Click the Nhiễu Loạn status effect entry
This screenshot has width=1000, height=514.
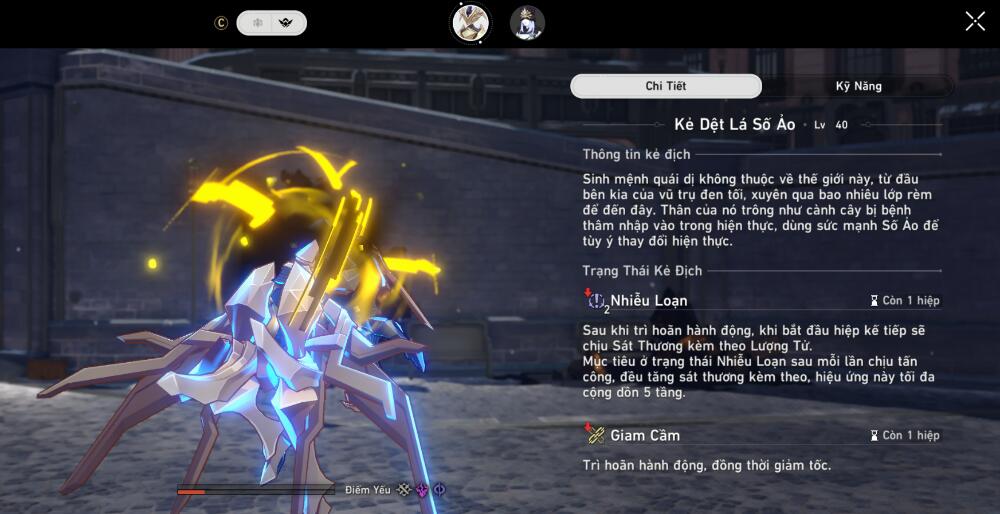point(650,300)
